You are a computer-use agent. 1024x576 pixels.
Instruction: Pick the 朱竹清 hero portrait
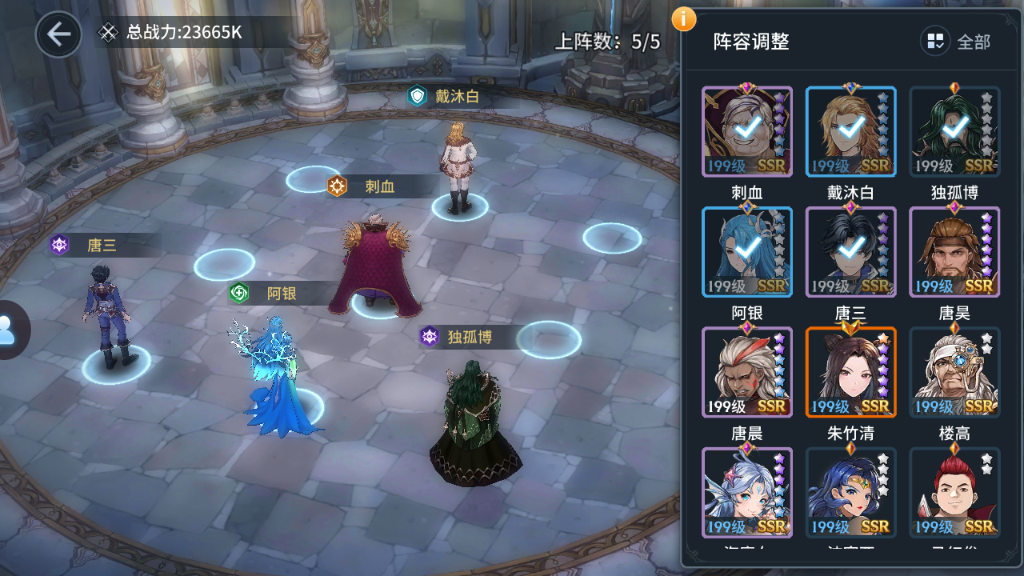tap(851, 372)
